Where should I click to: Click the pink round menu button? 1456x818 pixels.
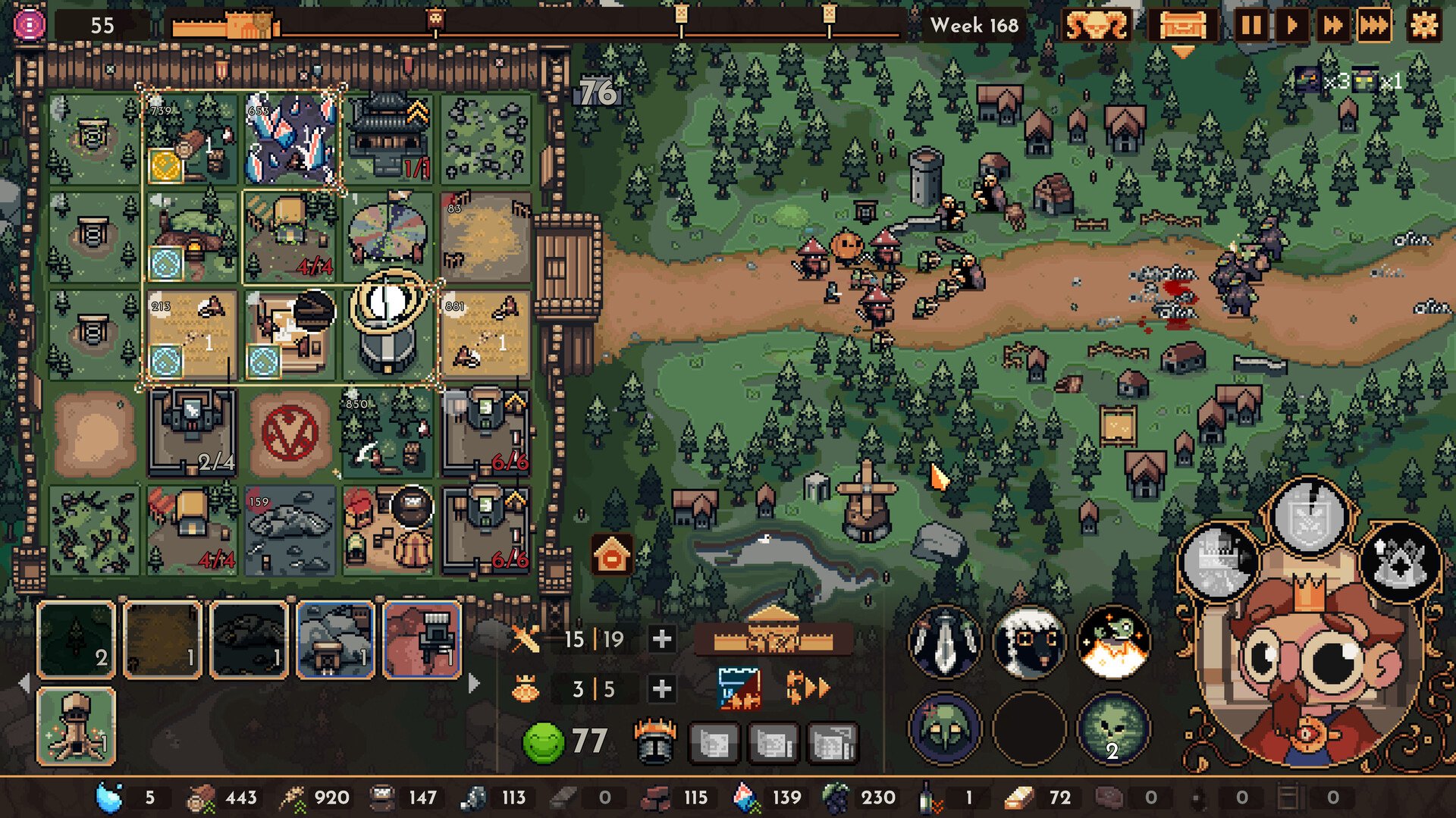click(x=30, y=25)
